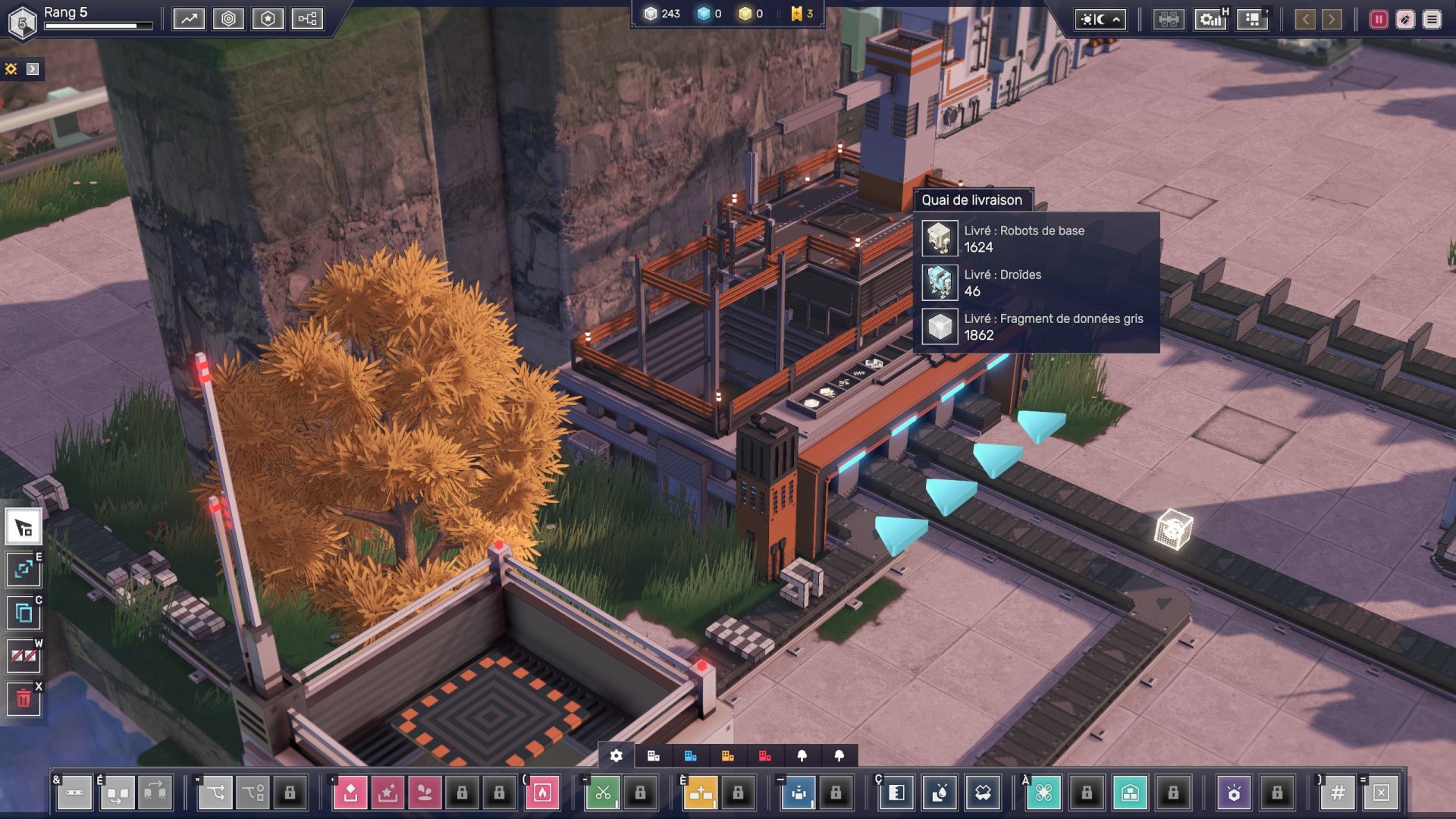This screenshot has width=1456, height=819.
Task: Expand the side panel arrow
Action: pos(33,69)
